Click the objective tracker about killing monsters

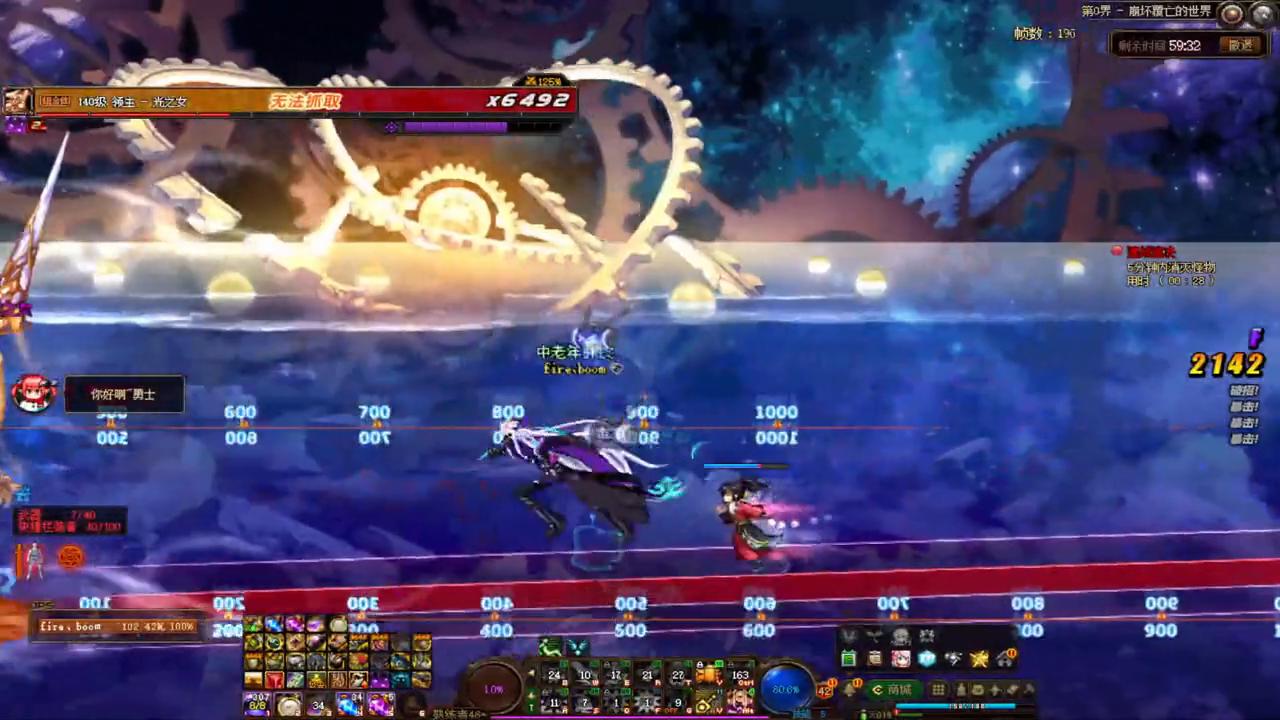pyautogui.click(x=1170, y=267)
